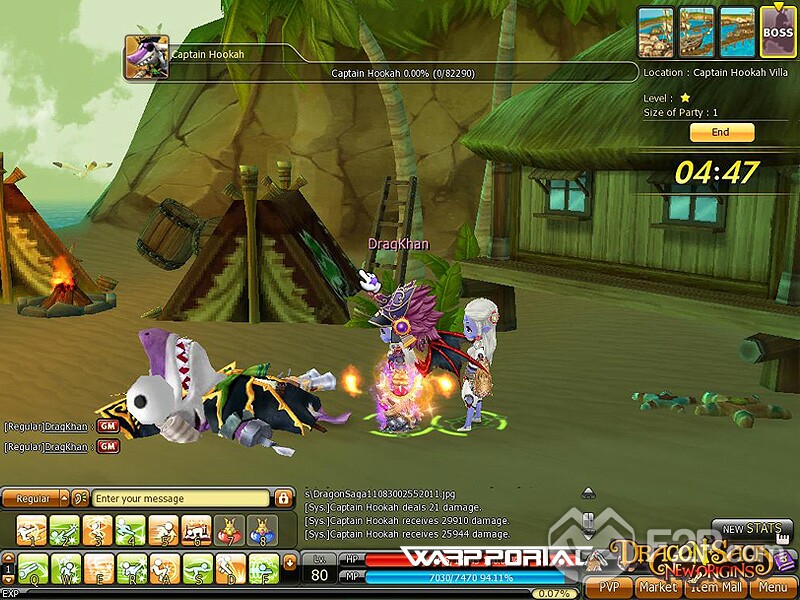800x600 pixels.
Task: Click the ear-shaped whisper icon beside chat
Action: point(80,498)
